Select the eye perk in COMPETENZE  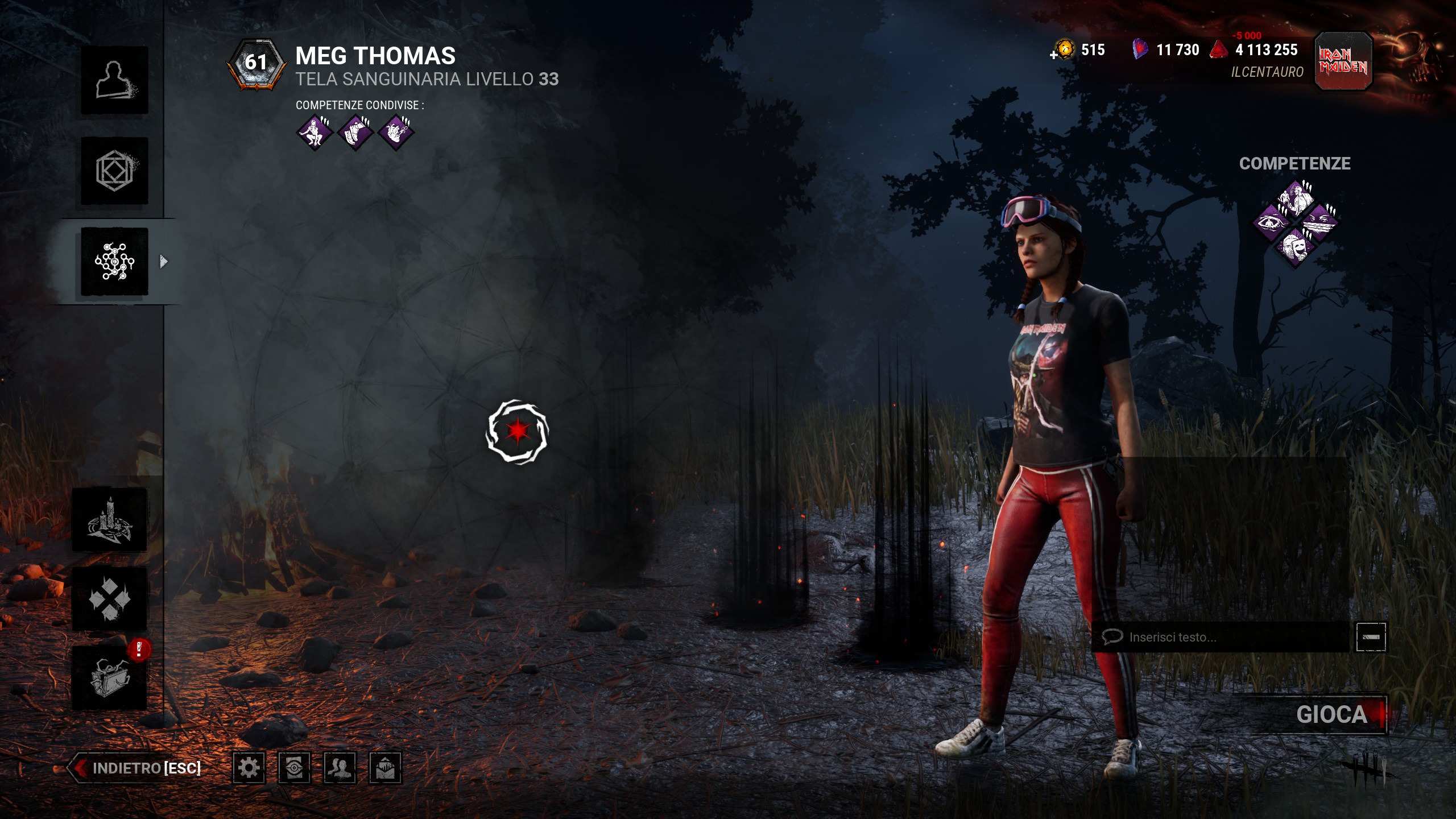1271,222
